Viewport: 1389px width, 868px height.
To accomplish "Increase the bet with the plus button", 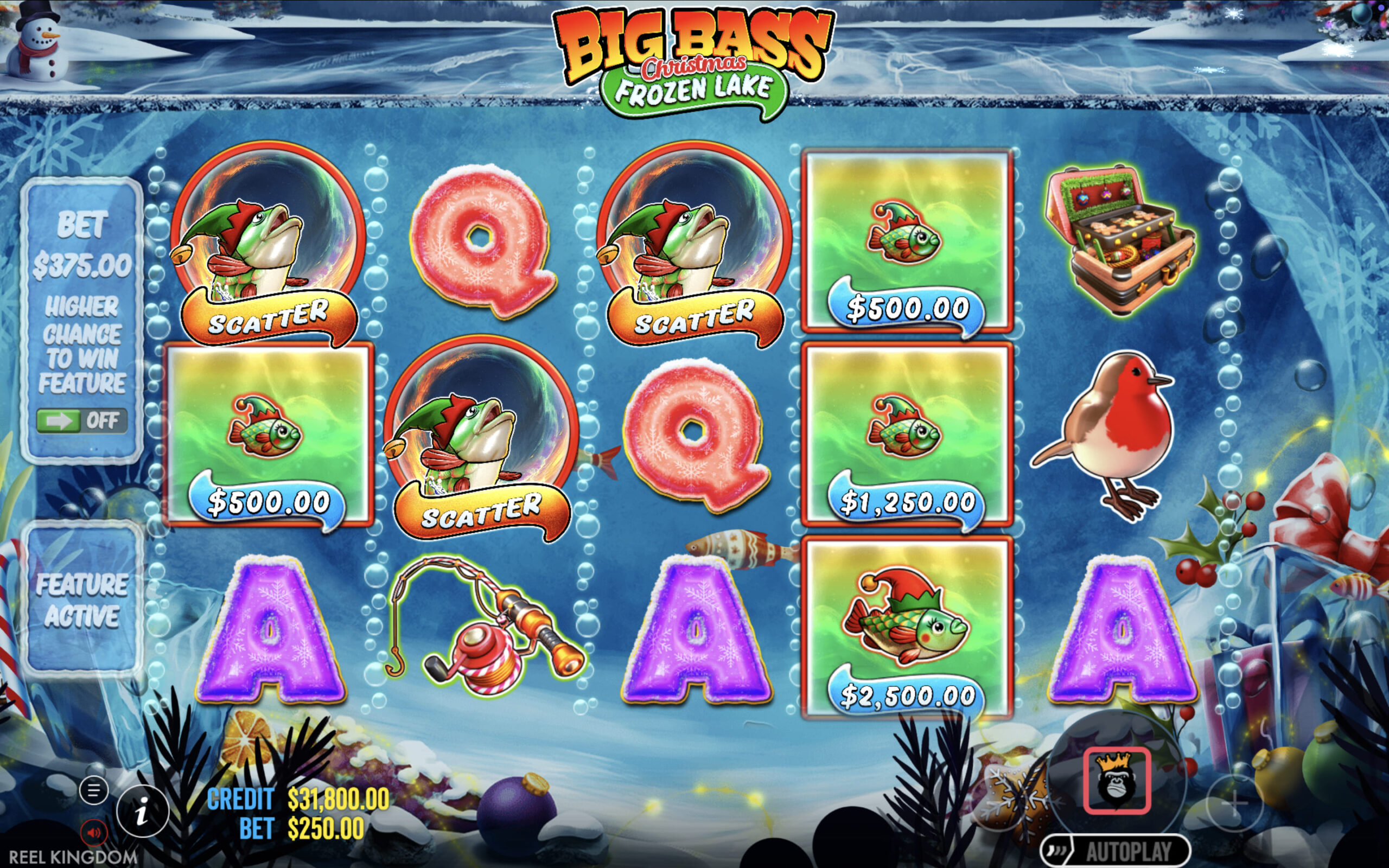I will pyautogui.click(x=1234, y=803).
